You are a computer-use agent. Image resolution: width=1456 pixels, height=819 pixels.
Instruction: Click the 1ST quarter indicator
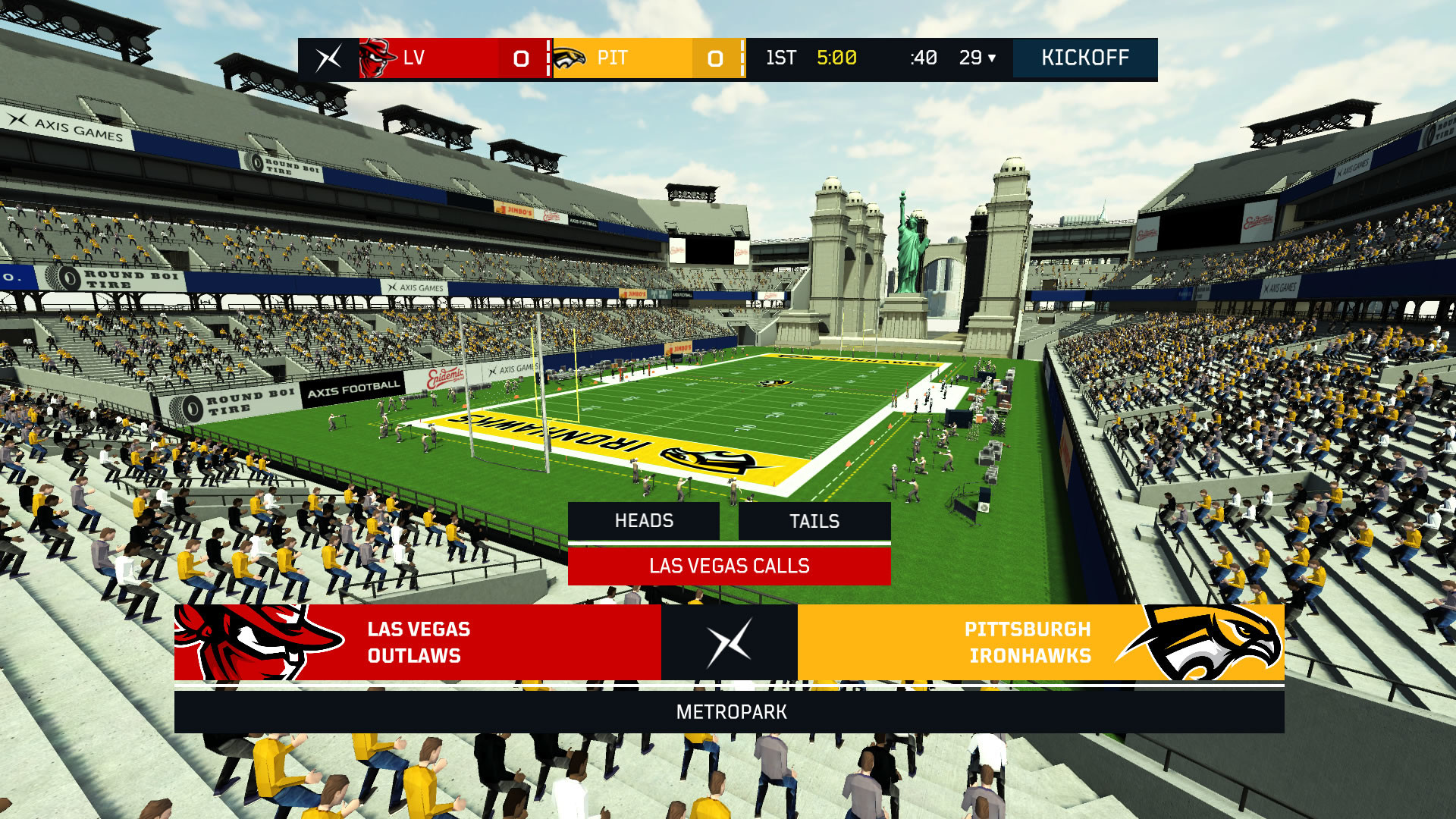782,58
